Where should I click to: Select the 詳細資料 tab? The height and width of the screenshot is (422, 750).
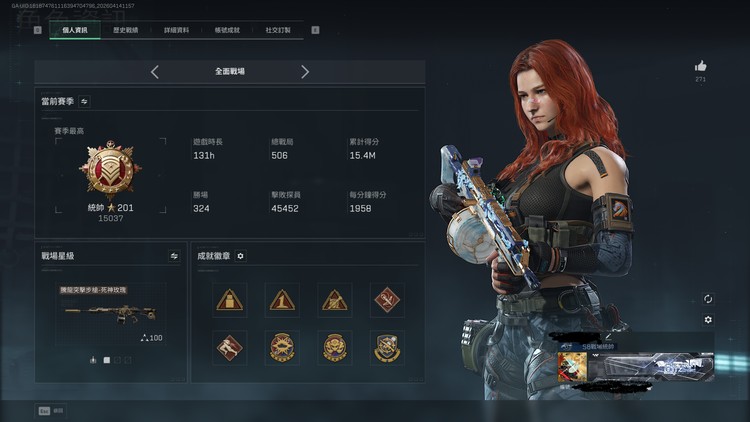click(177, 30)
